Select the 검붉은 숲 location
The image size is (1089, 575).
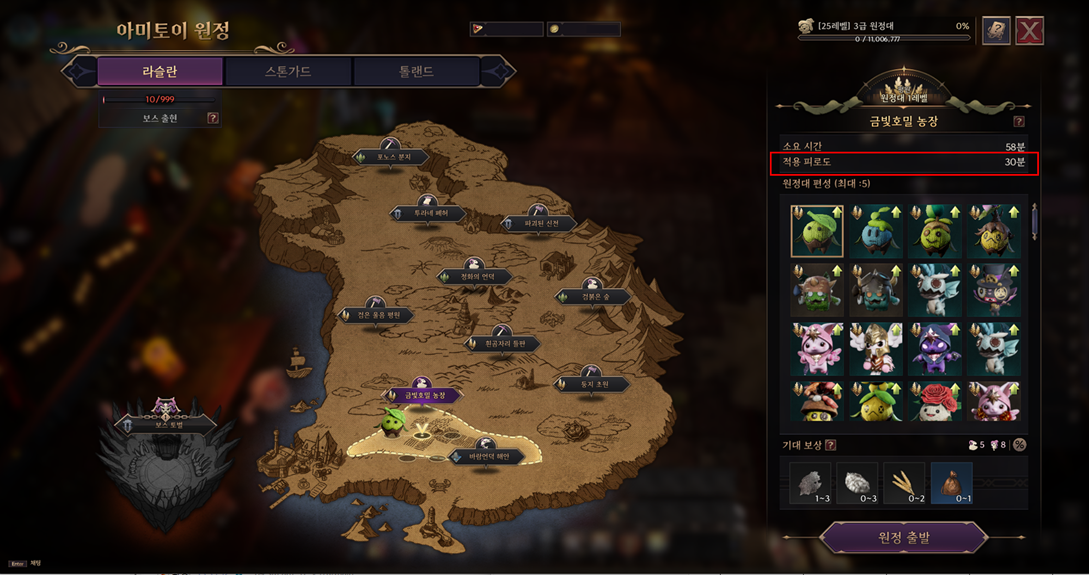(594, 296)
